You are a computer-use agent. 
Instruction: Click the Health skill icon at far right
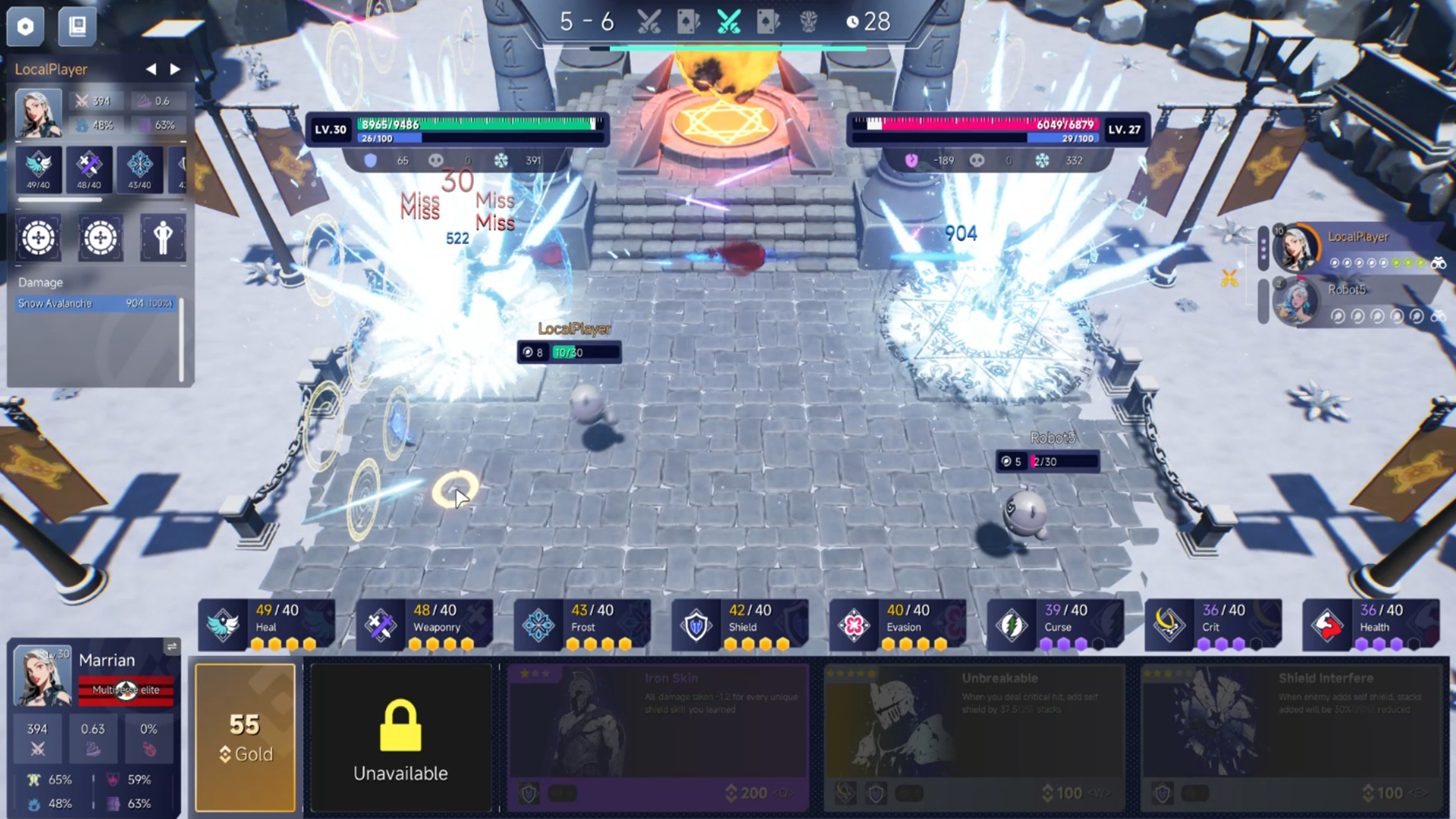point(1328,625)
